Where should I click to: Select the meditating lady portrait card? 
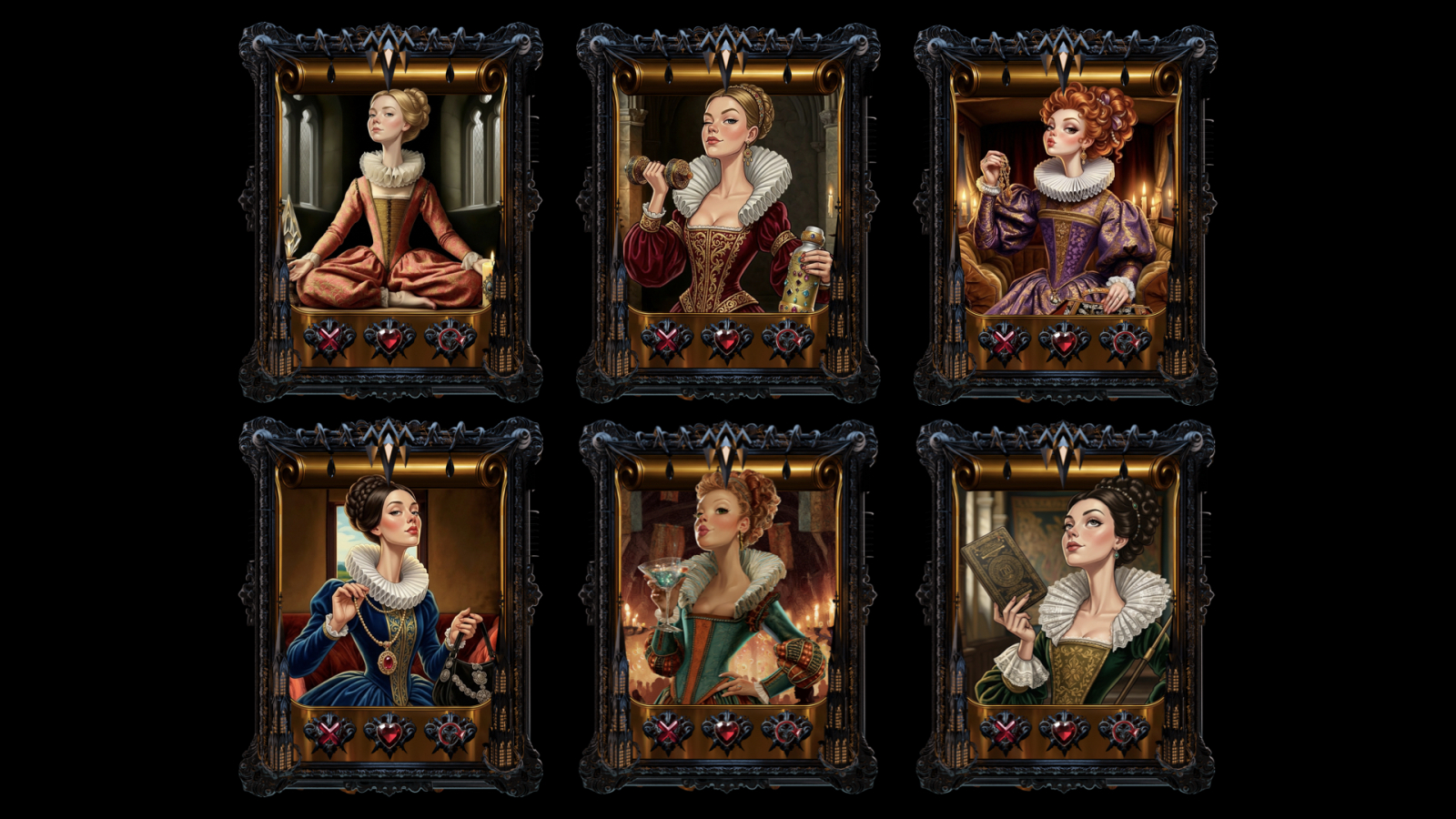tap(390, 198)
